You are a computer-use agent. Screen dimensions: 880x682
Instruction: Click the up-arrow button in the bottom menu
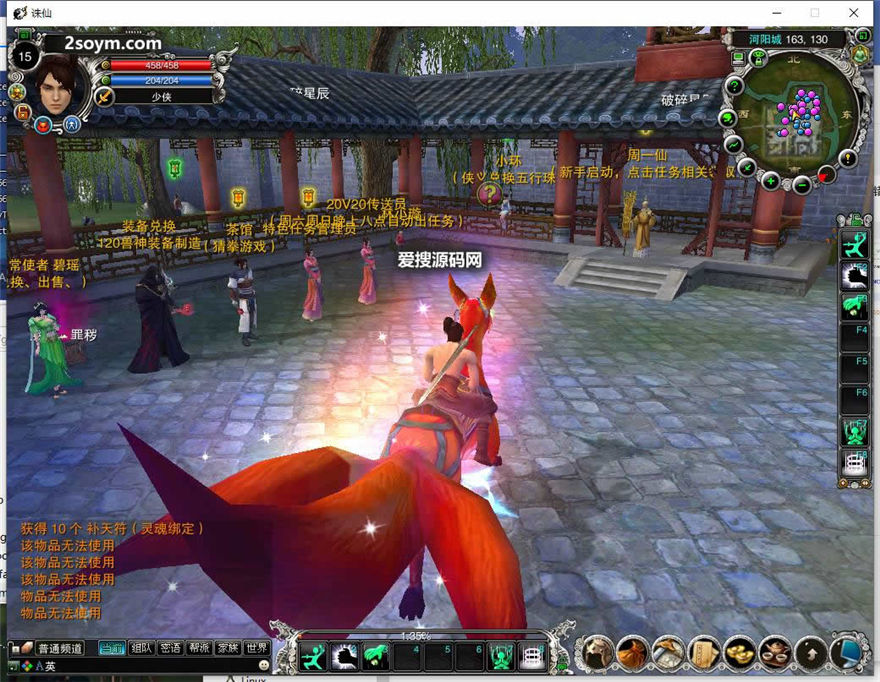811,652
